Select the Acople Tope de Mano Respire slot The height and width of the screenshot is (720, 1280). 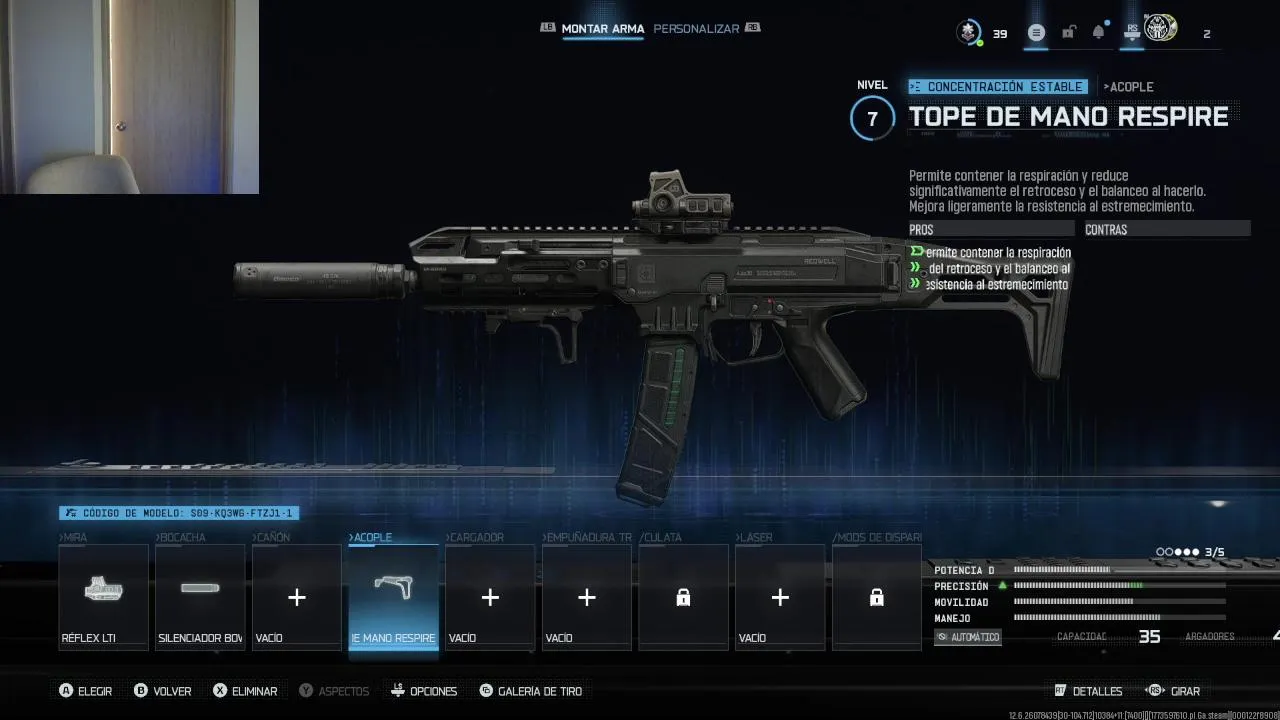coord(393,598)
